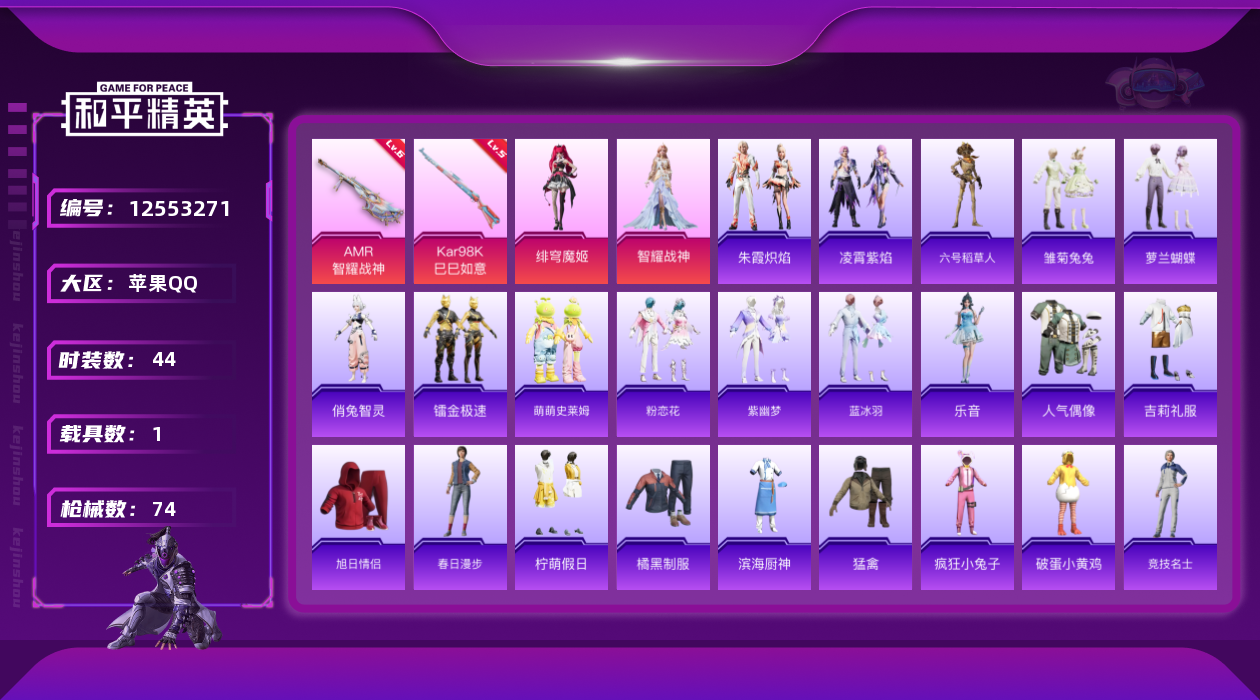The width and height of the screenshot is (1260, 700).
Task: Pick the 镭金极速 outfit tile
Action: [x=460, y=363]
